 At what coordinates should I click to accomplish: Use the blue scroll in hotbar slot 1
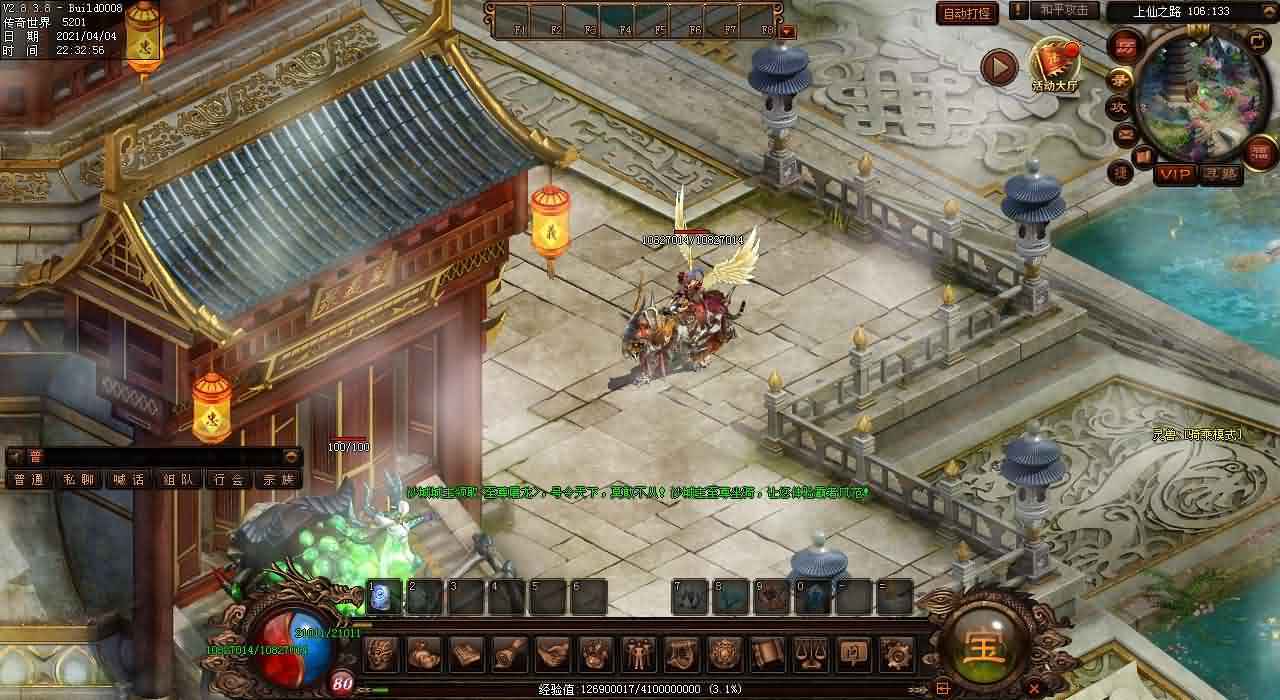(384, 597)
